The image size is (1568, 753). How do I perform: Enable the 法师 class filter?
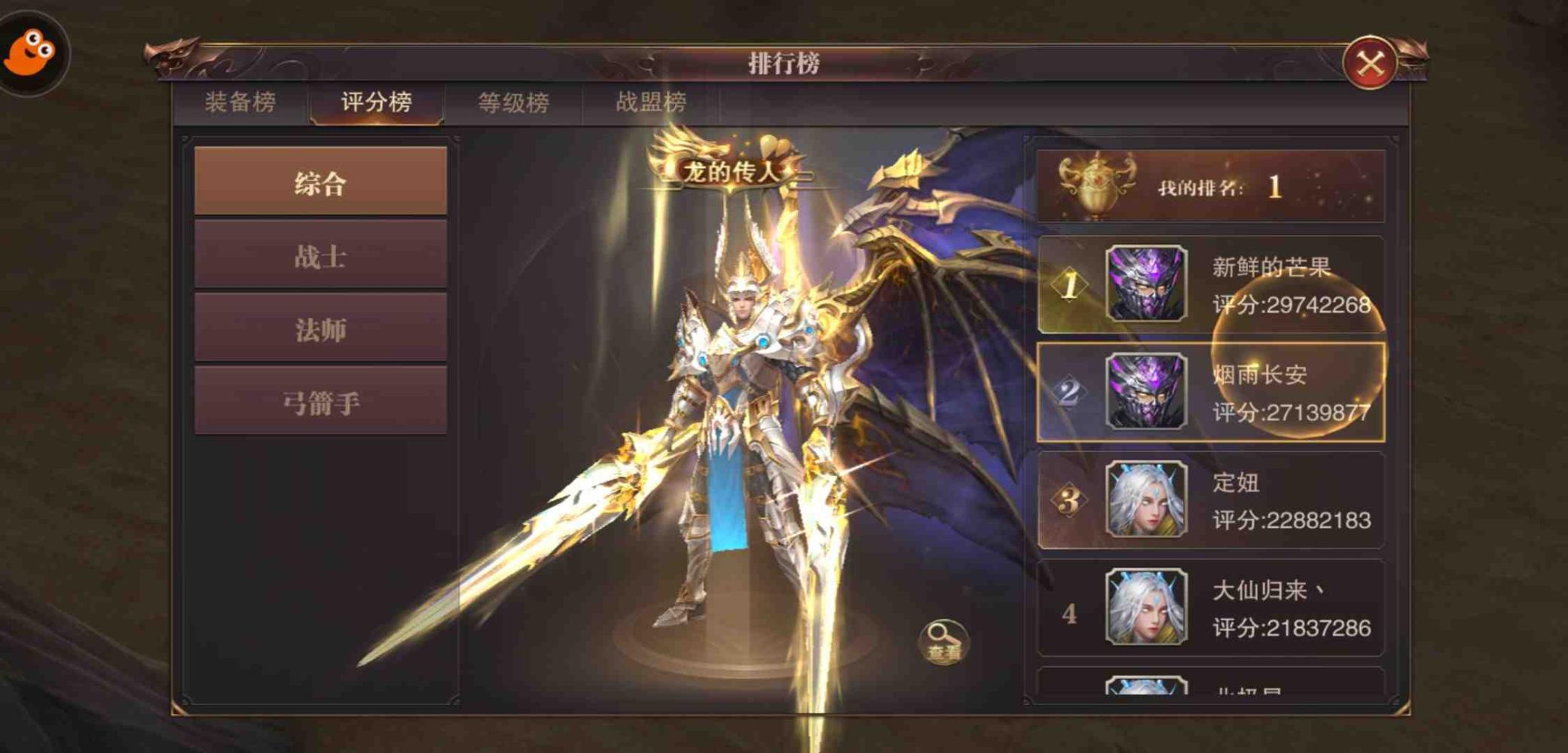[319, 330]
